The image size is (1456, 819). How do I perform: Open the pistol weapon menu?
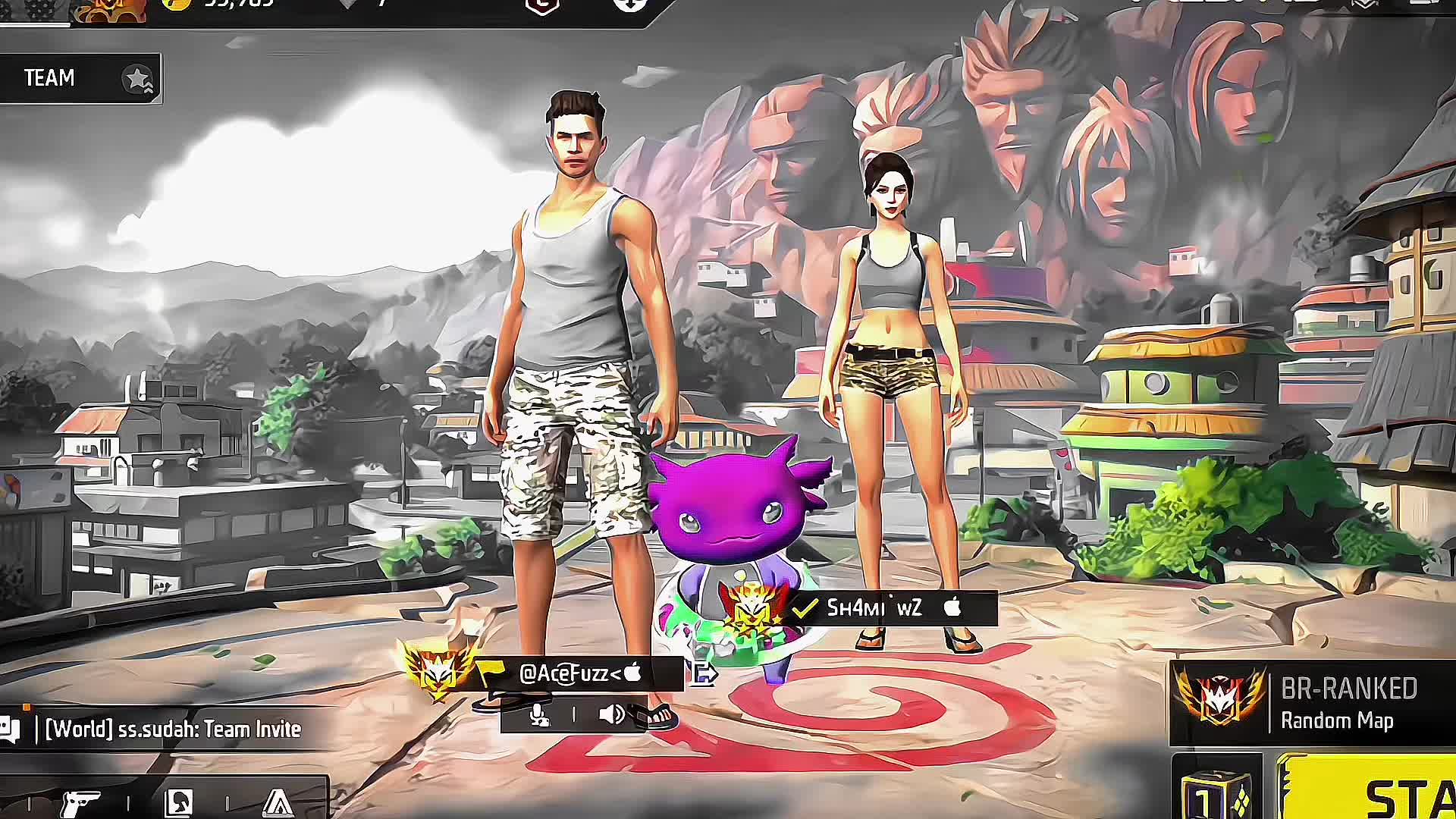[x=80, y=802]
